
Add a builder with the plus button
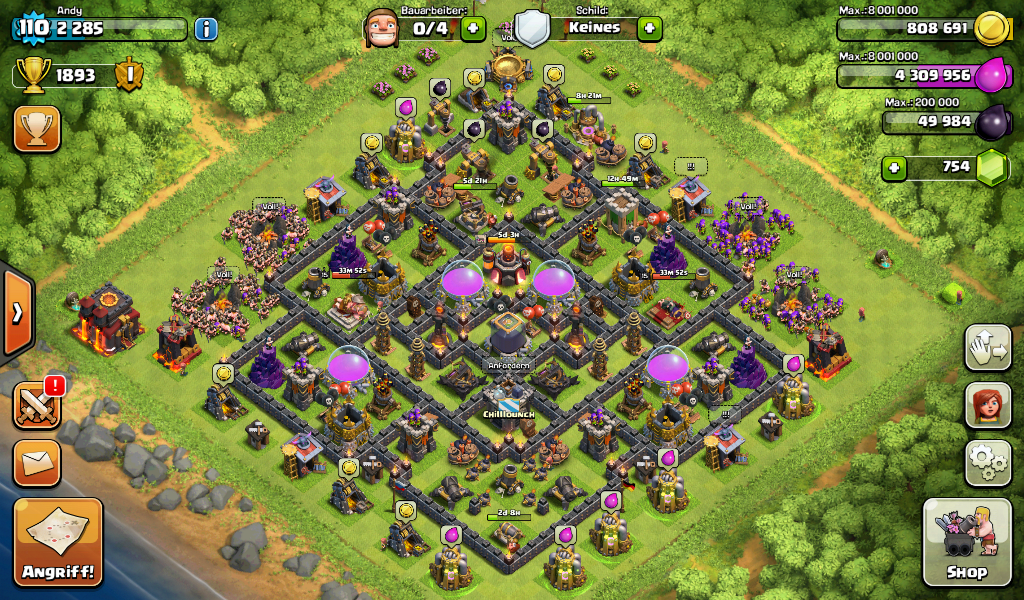[x=474, y=28]
